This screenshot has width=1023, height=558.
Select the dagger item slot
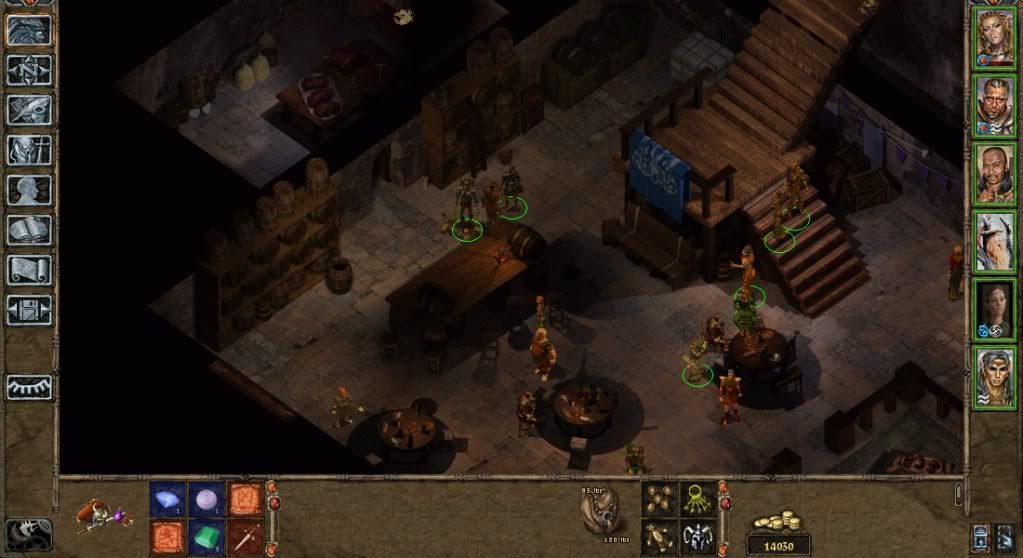[243, 536]
